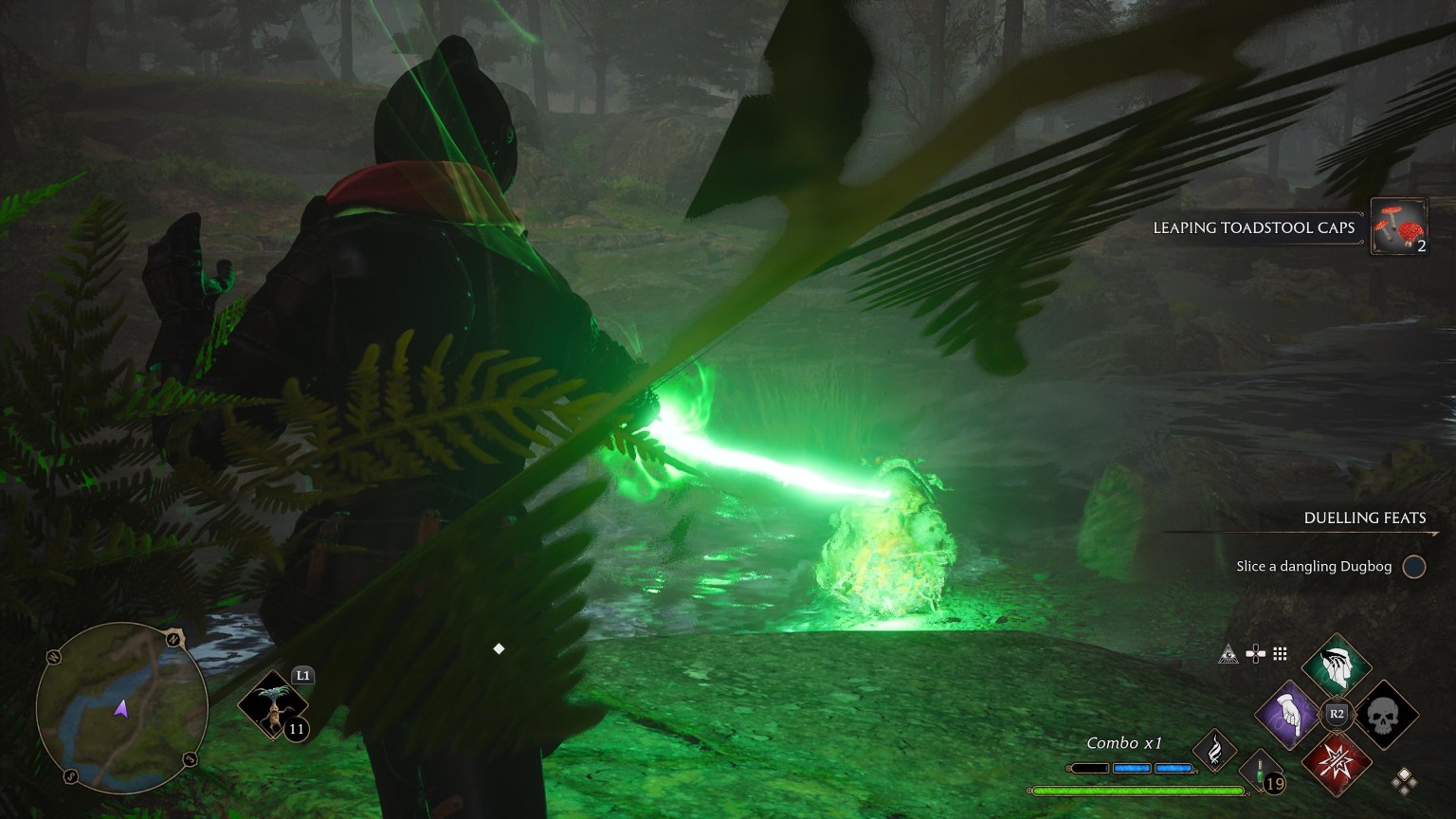The width and height of the screenshot is (1456, 819).
Task: Toggle the grid dots indicator
Action: click(1280, 653)
